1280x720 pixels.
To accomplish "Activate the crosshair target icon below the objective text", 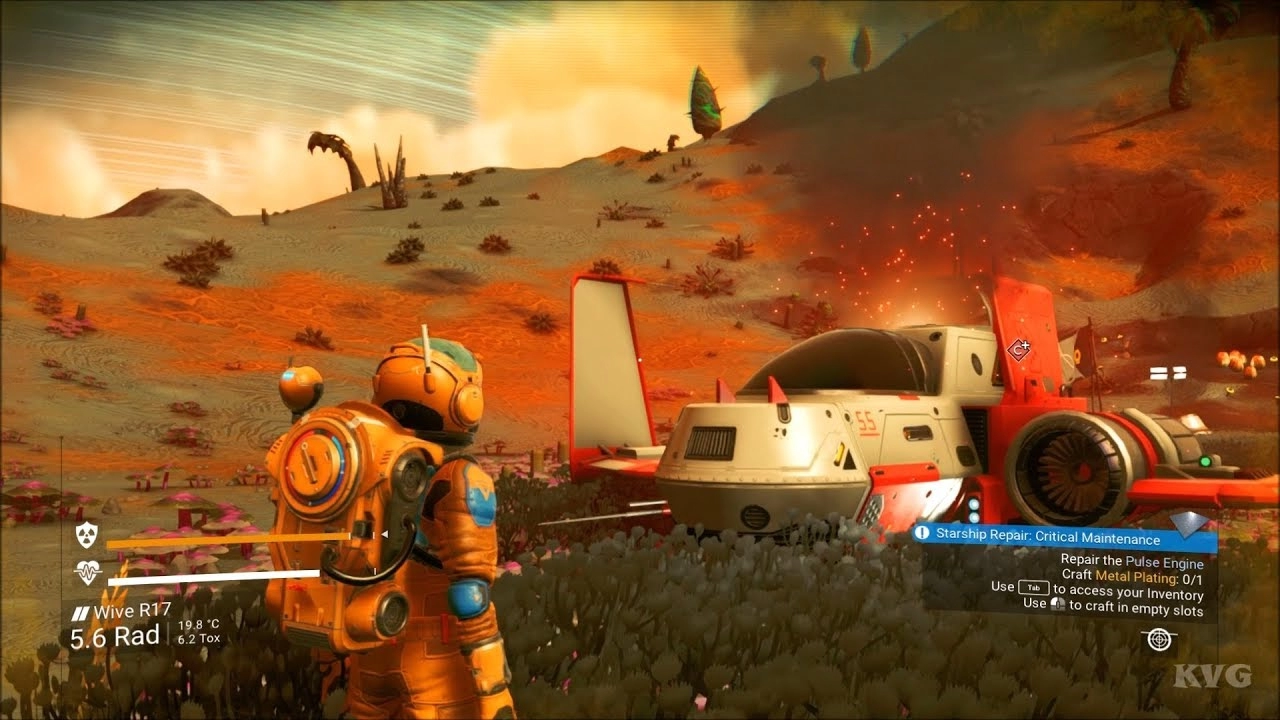I will [x=1158, y=639].
